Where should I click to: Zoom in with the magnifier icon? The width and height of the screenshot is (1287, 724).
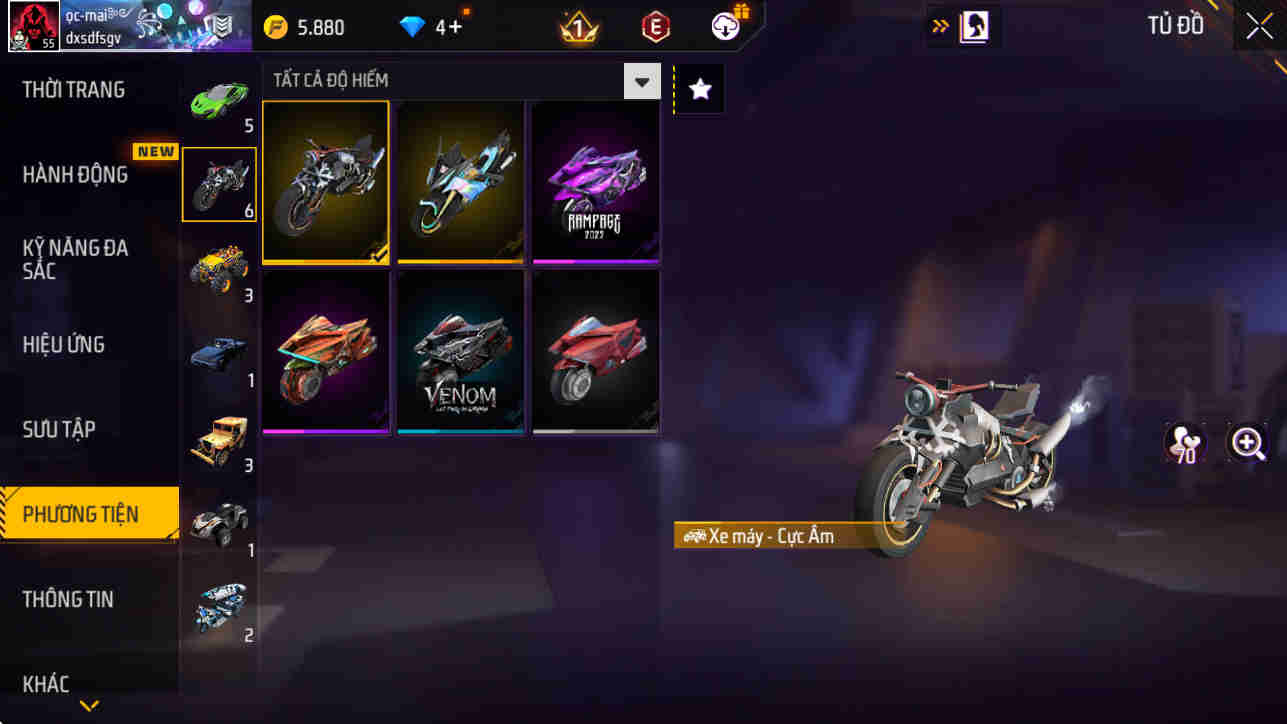coord(1249,444)
